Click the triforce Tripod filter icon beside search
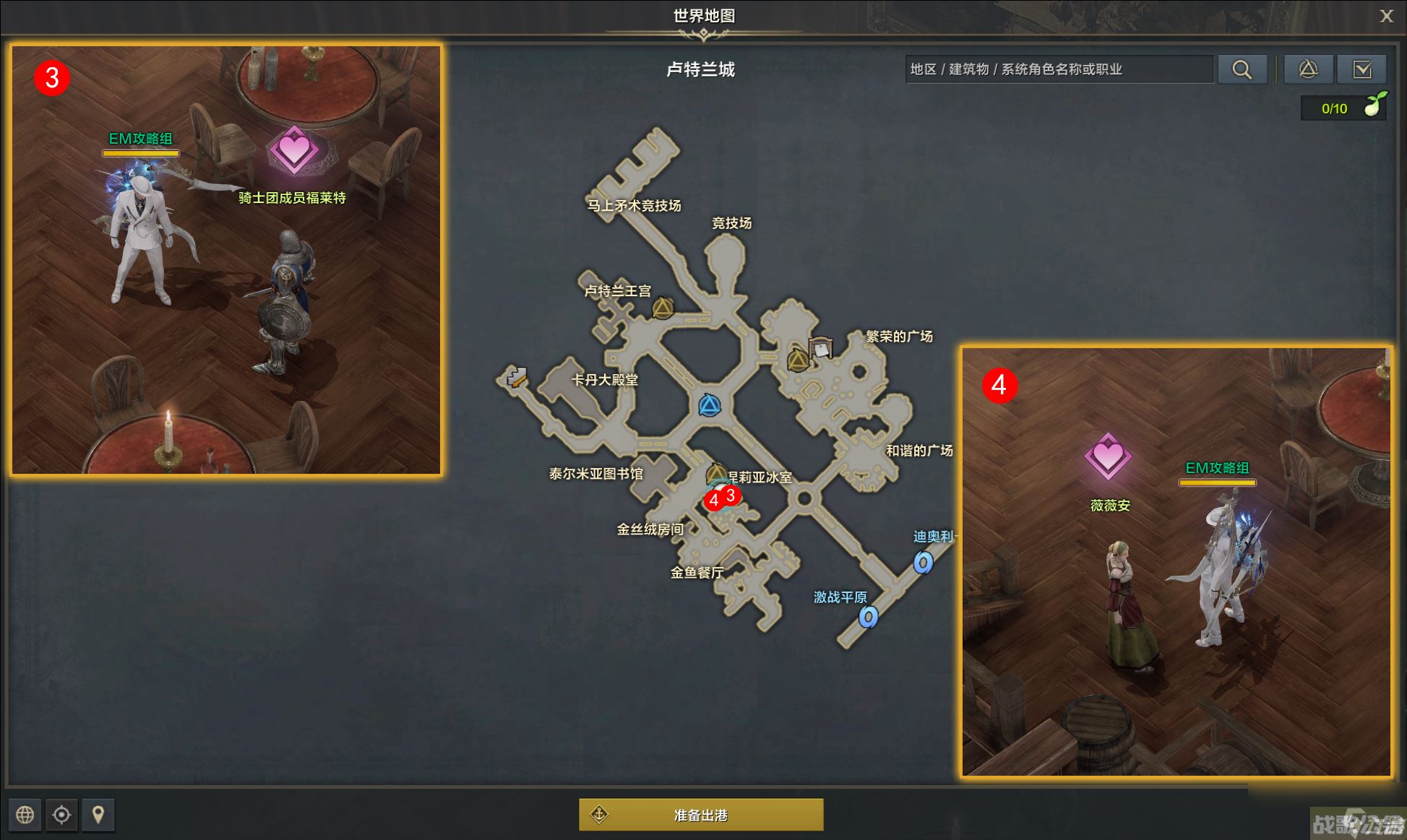This screenshot has height=840, width=1407. 1309,69
